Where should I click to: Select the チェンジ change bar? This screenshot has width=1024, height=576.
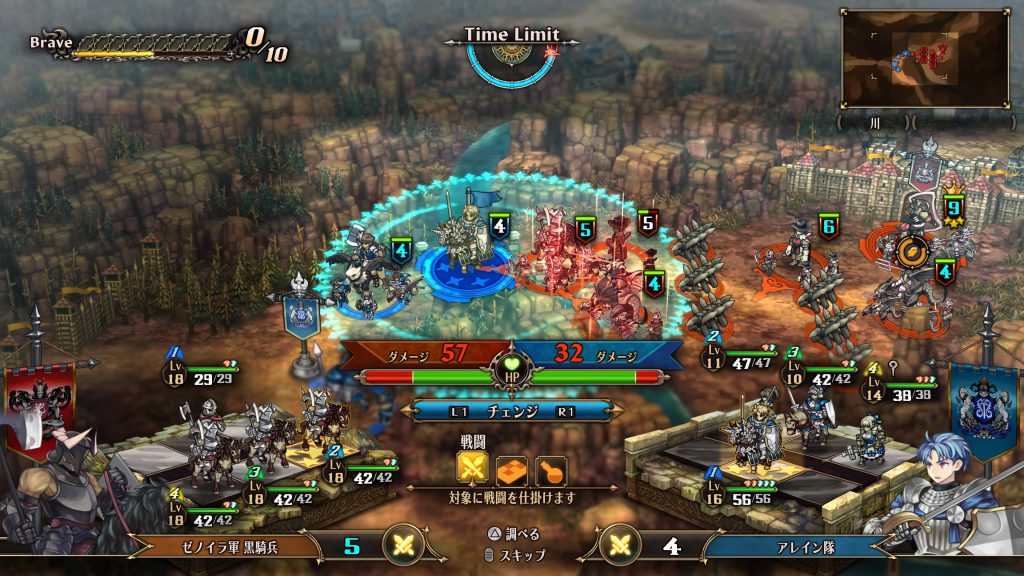[x=511, y=411]
